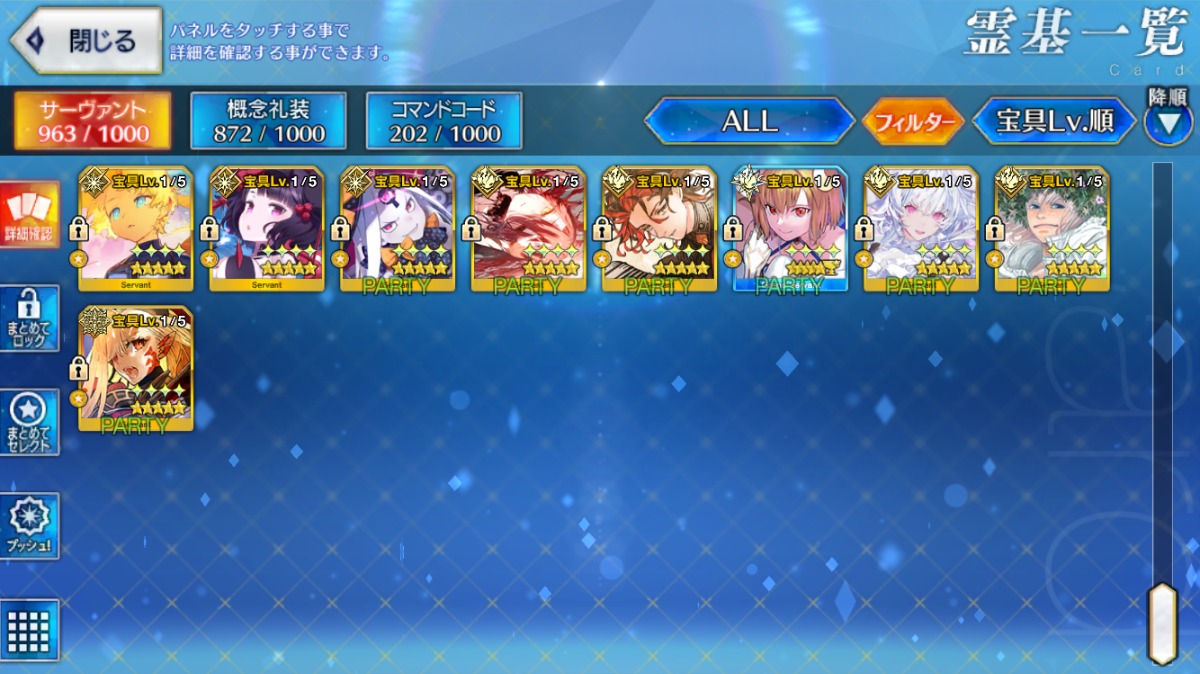The height and width of the screenshot is (674, 1200).
Task: Close the spirit origin list with 閉じる
Action: coord(86,41)
